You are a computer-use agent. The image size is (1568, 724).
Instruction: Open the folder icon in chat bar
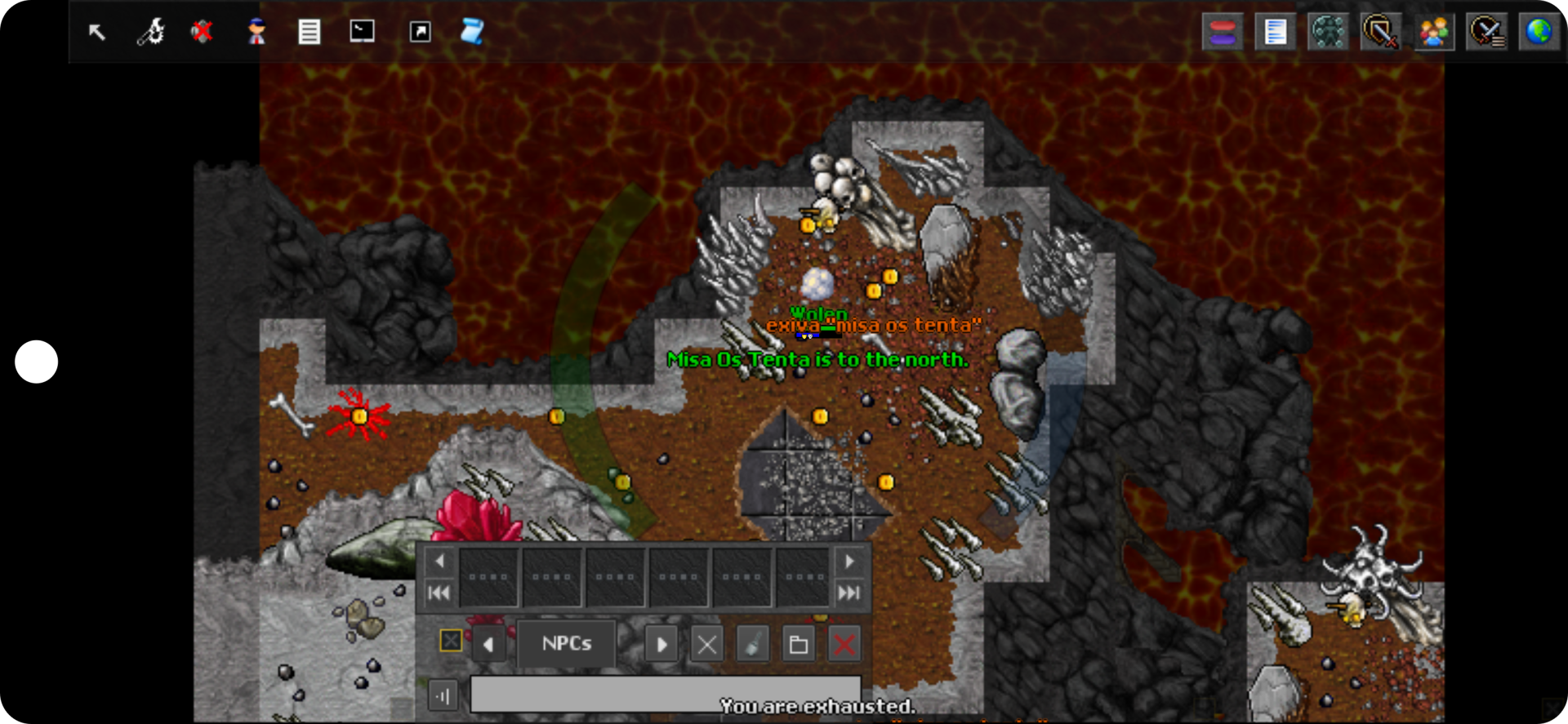point(798,645)
